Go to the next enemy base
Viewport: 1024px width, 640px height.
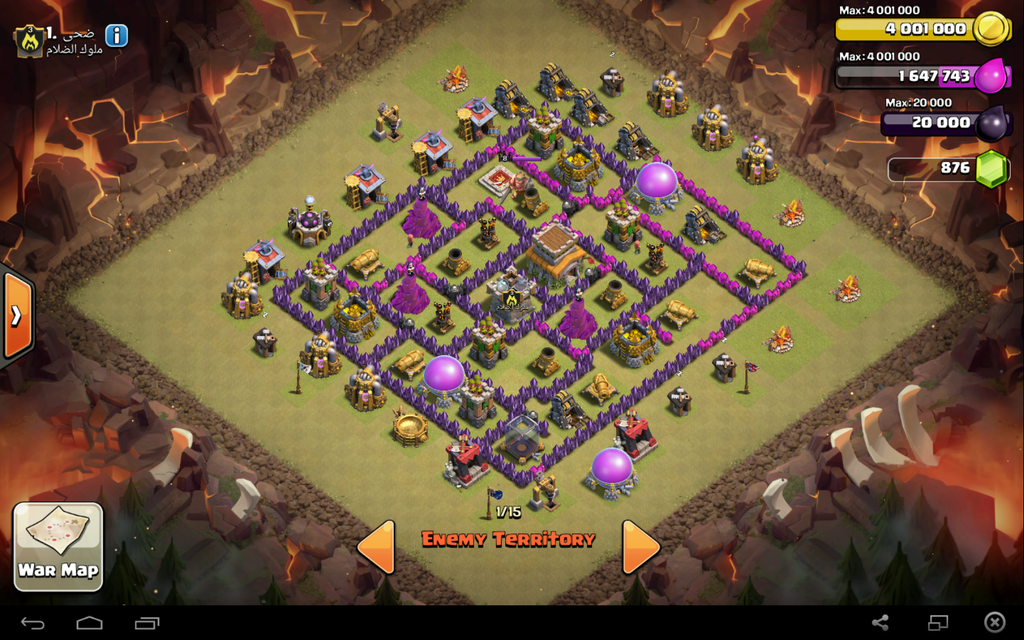point(640,547)
